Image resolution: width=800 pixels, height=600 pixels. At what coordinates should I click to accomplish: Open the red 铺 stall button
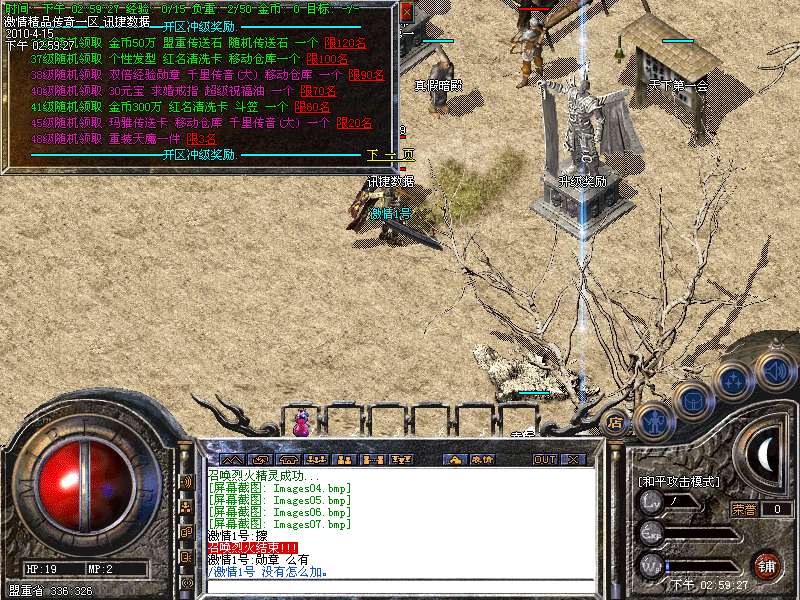(766, 565)
